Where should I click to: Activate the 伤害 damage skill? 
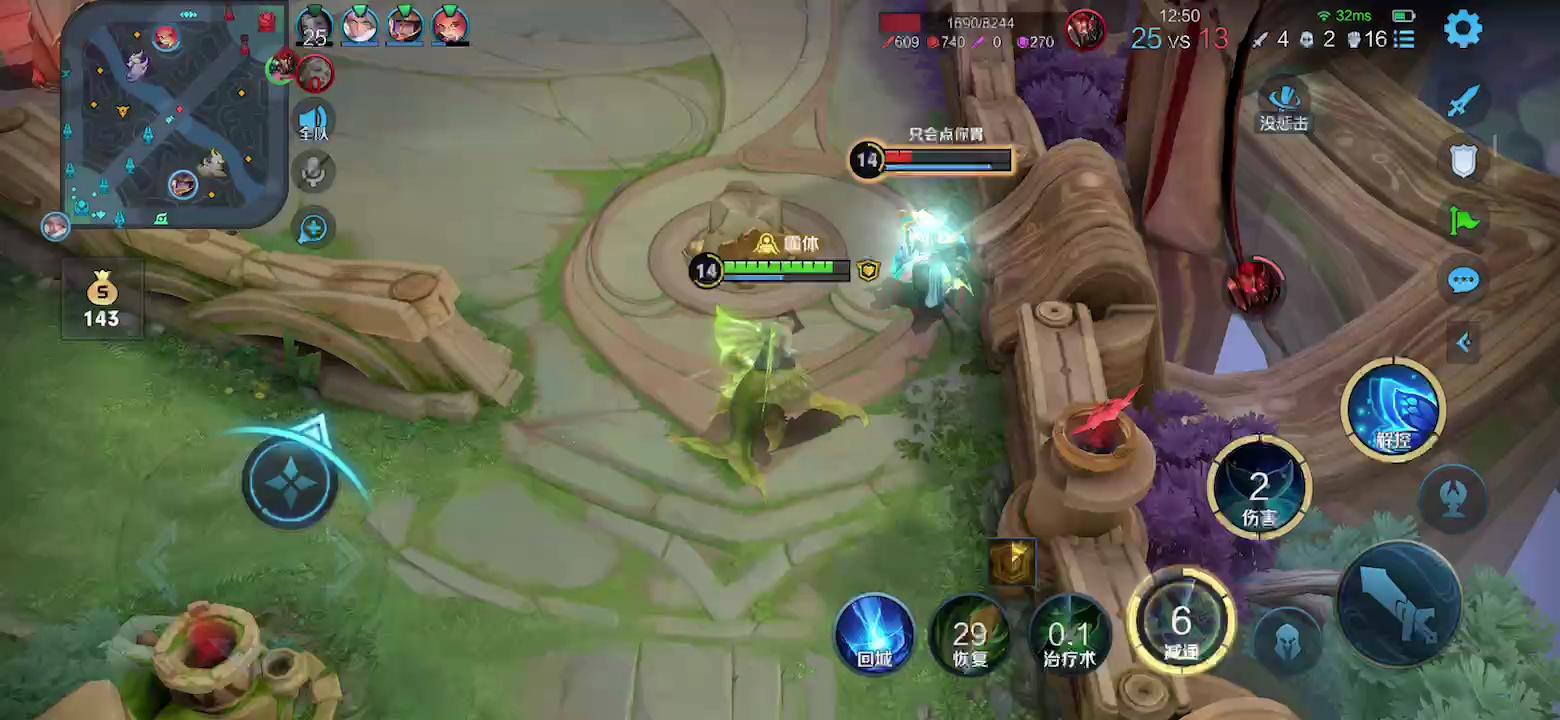(x=1259, y=488)
